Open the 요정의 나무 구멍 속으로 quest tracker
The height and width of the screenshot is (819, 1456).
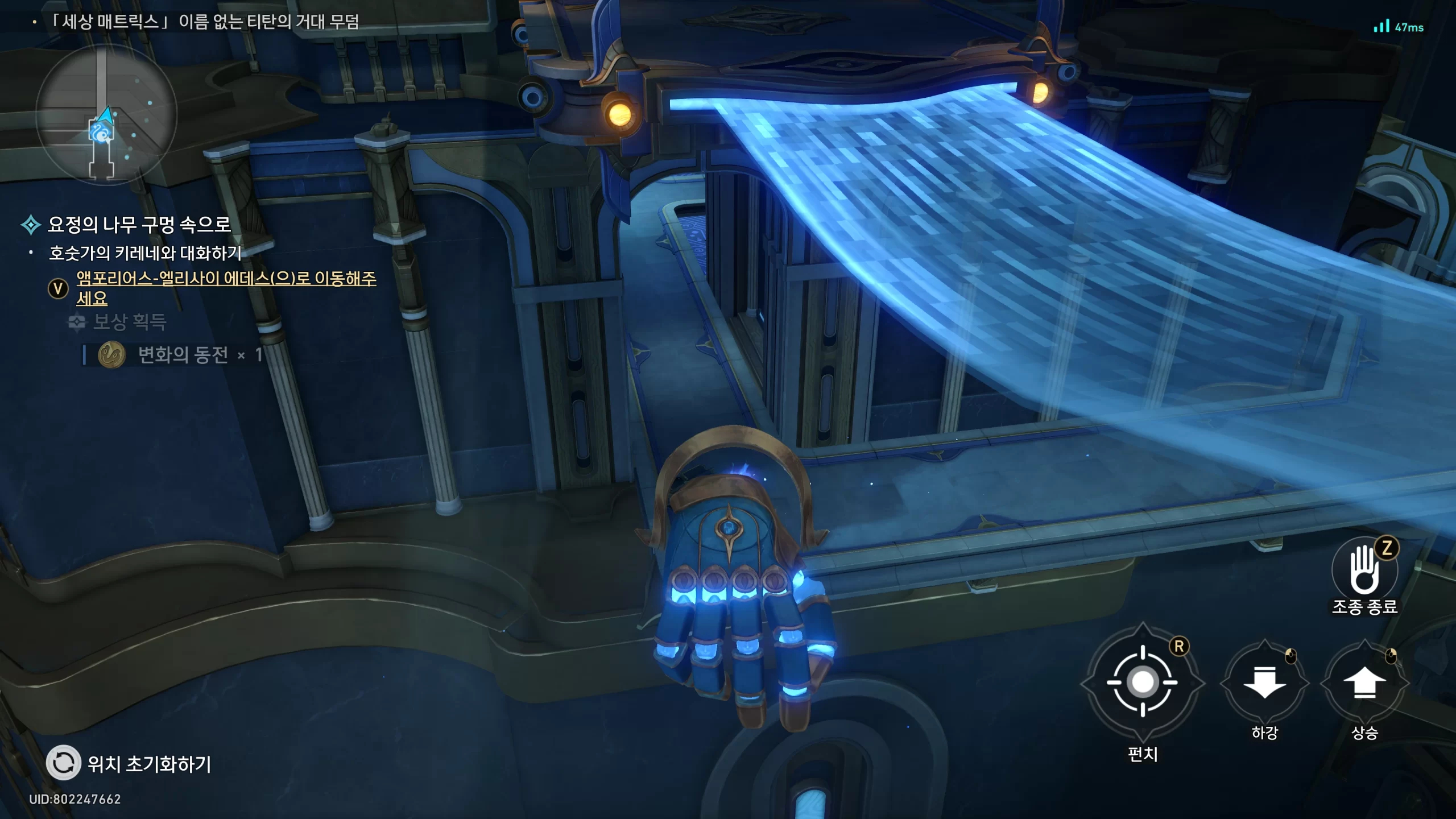tap(139, 225)
